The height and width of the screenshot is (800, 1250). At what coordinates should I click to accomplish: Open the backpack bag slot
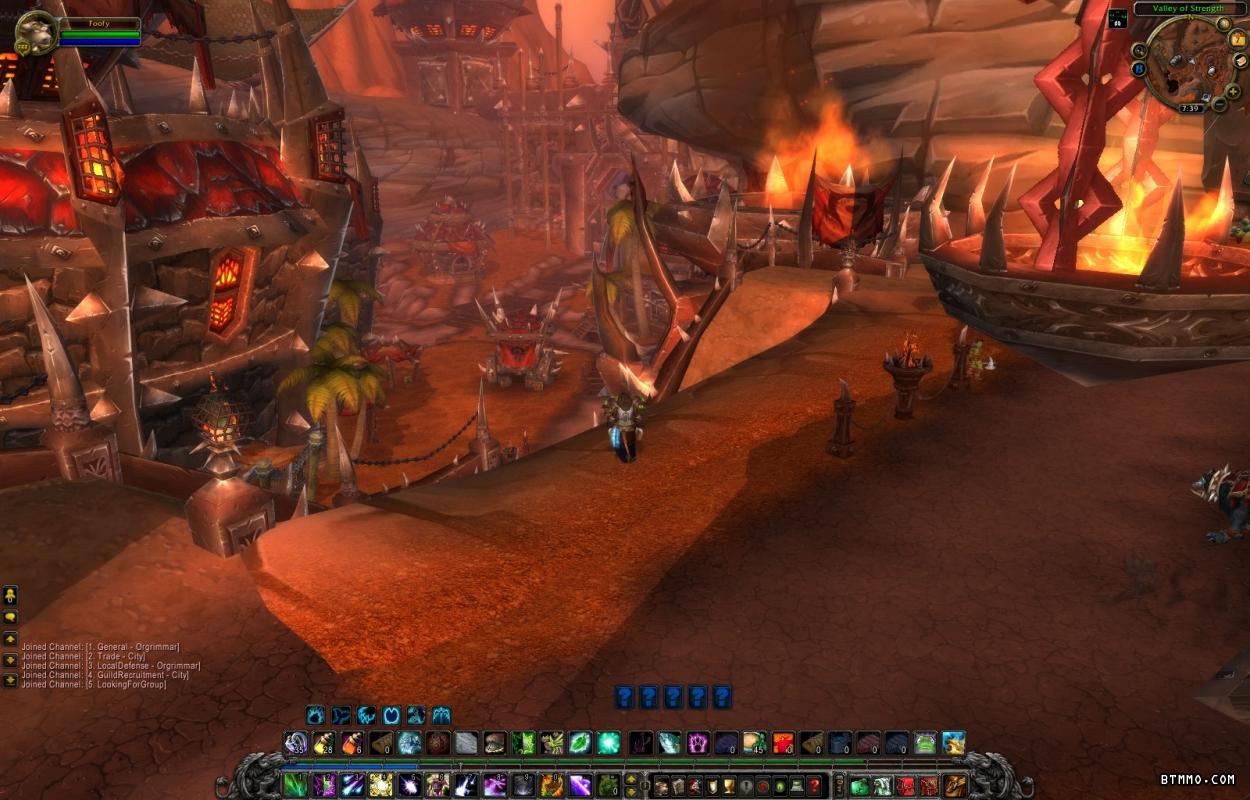954,785
